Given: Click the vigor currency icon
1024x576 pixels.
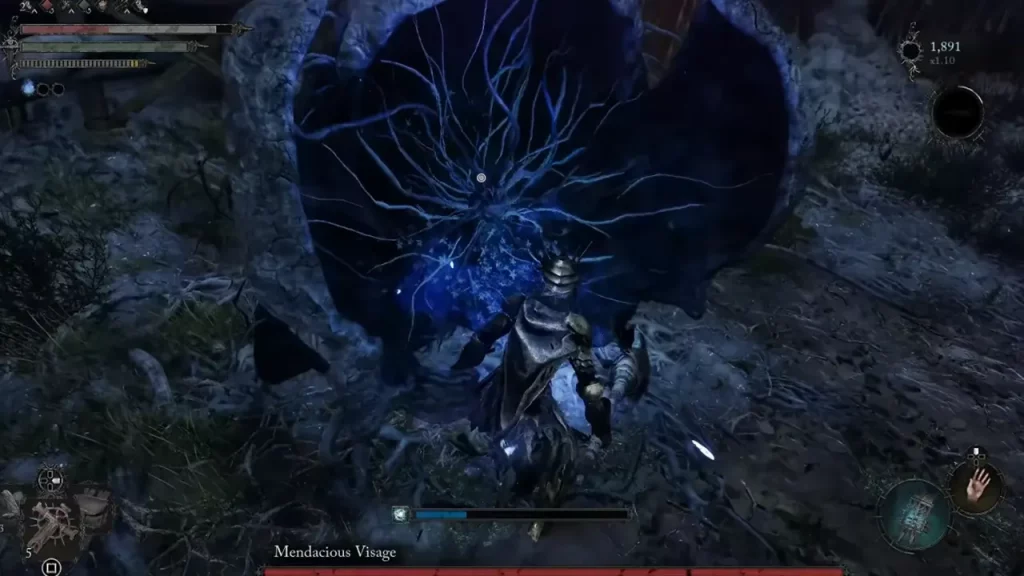Looking at the screenshot, I should tap(911, 50).
